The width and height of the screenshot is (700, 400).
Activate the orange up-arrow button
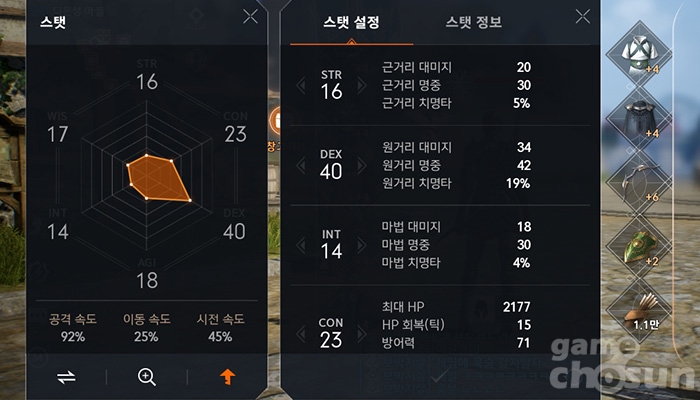(x=228, y=377)
